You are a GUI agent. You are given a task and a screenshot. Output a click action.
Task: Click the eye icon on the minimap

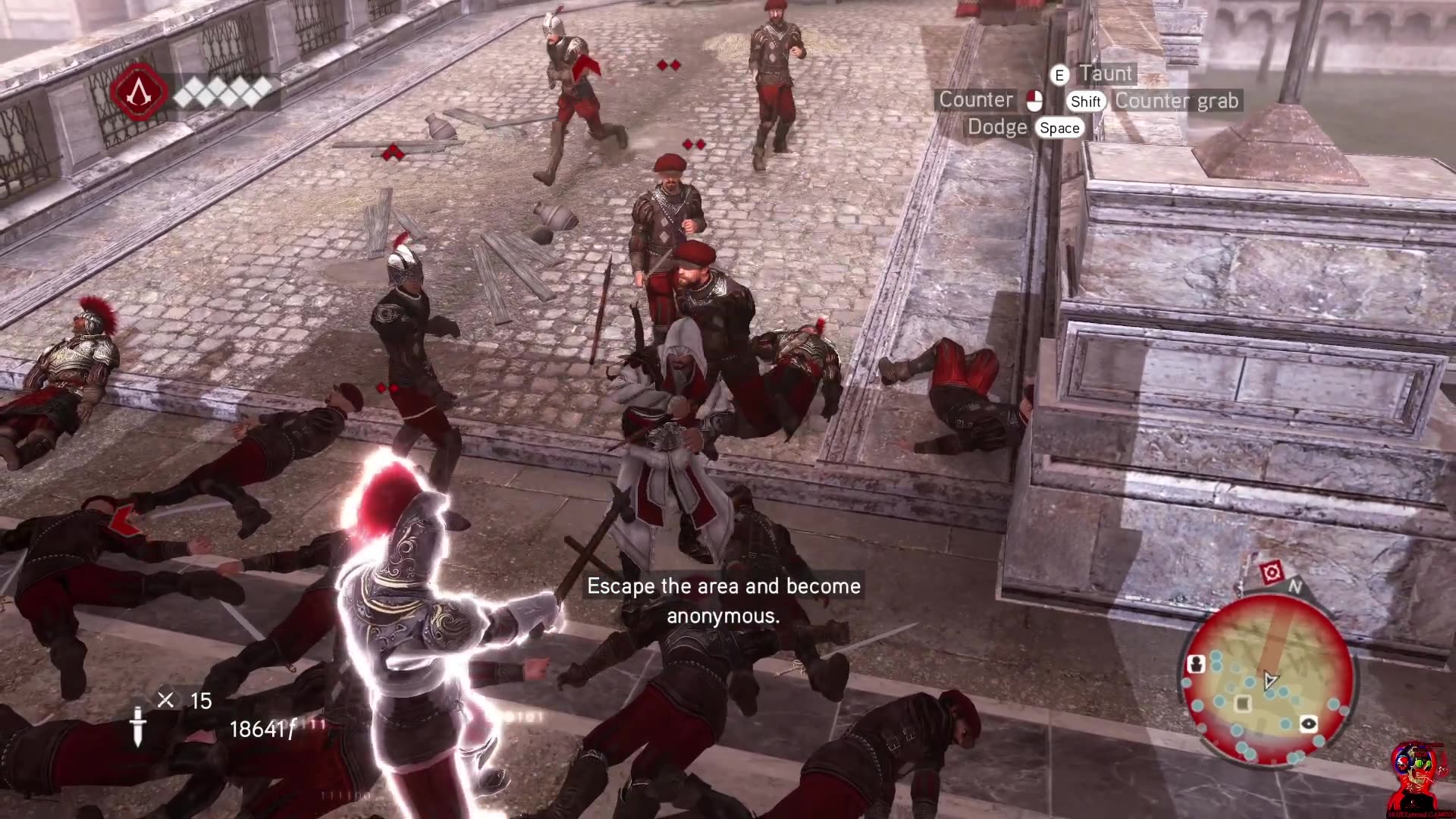pos(1308,723)
